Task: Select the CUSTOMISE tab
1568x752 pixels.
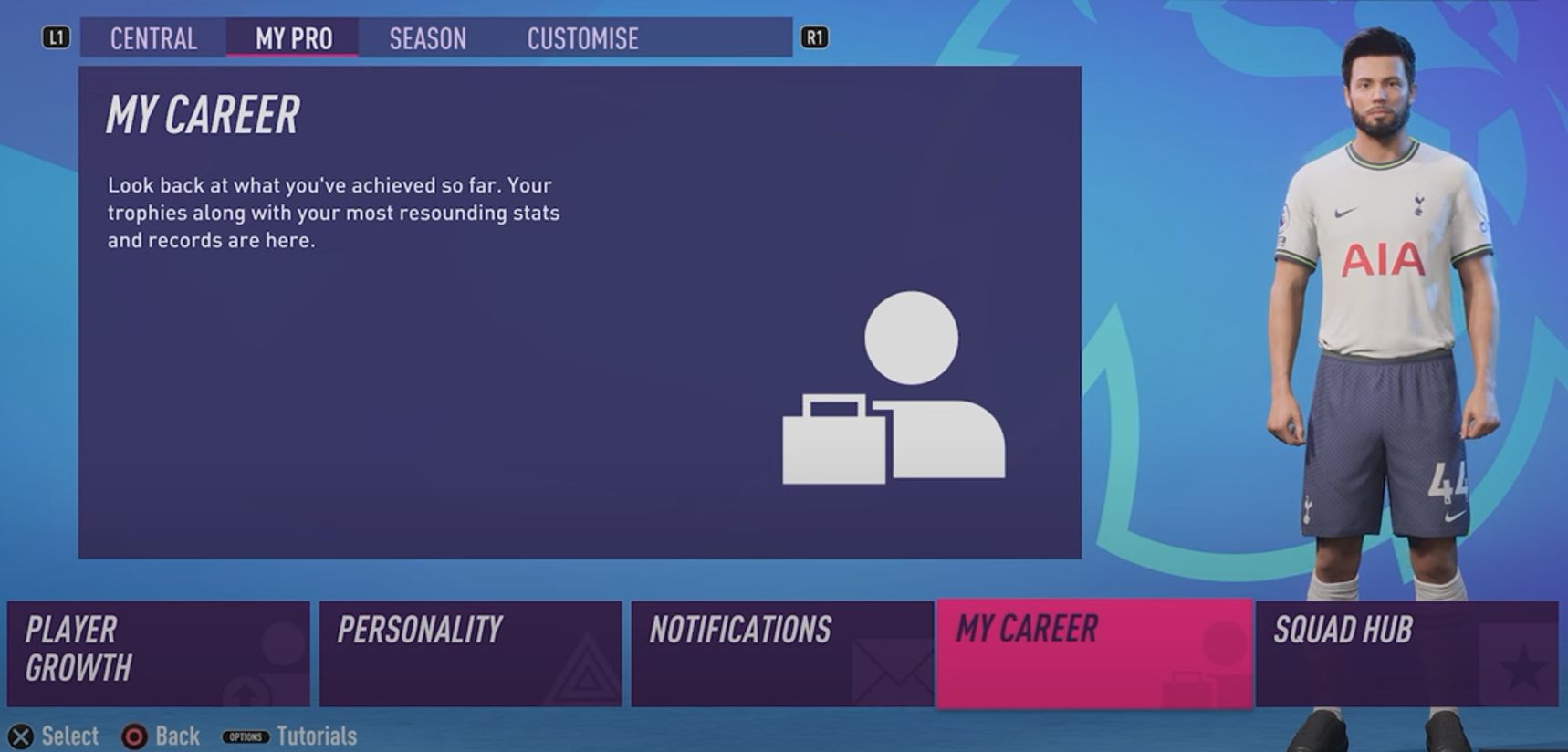Action: point(582,38)
